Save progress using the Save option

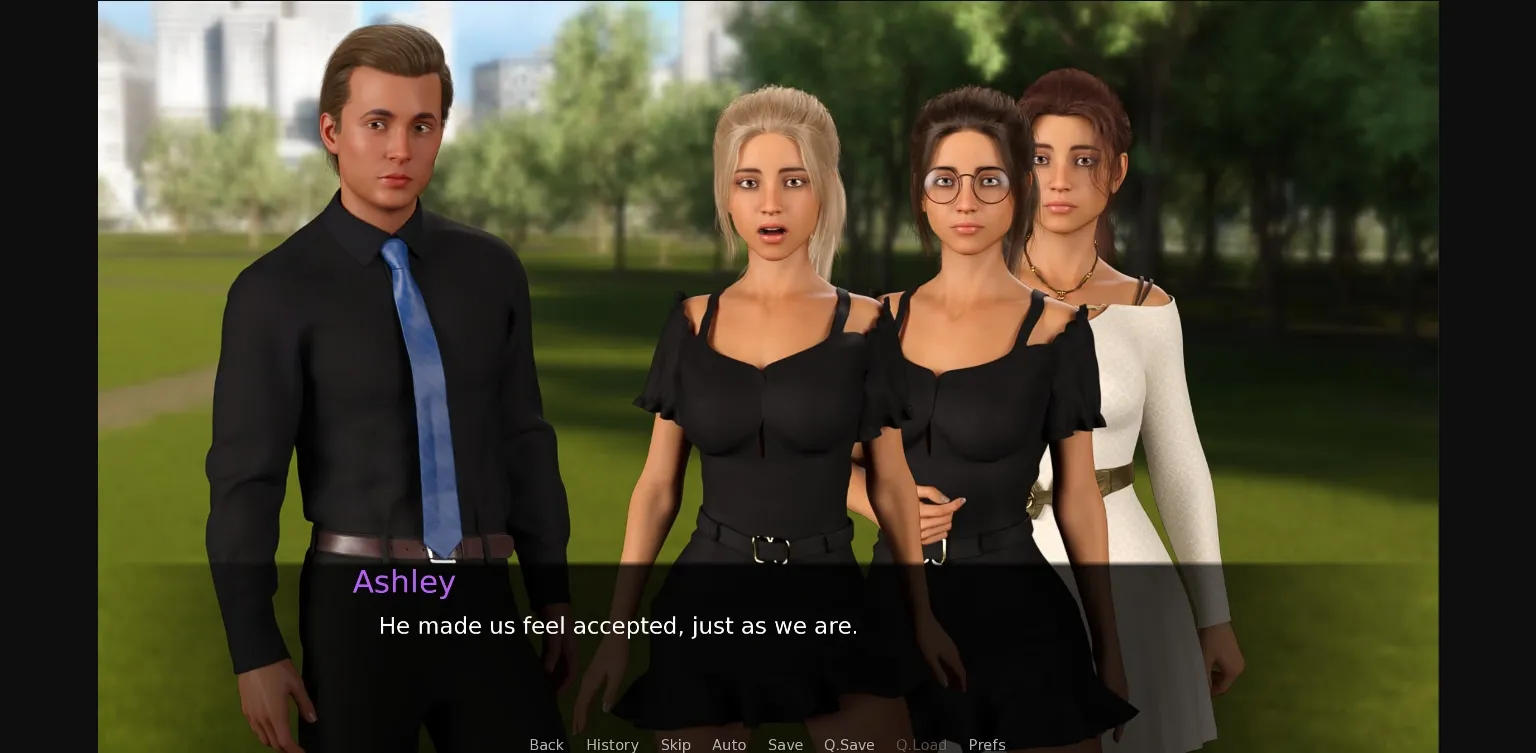coord(785,745)
